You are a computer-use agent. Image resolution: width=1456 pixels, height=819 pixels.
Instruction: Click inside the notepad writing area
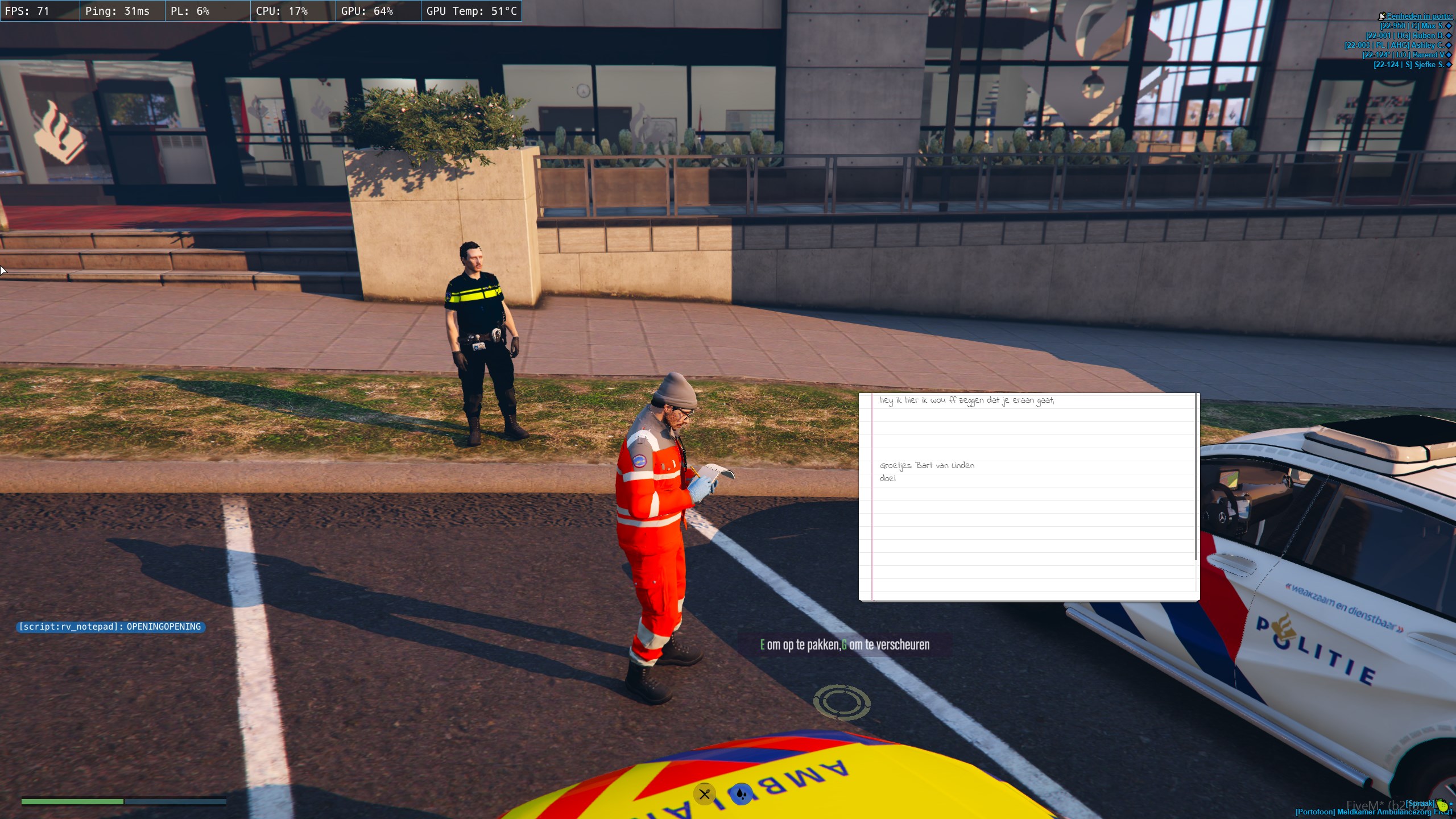1028,523
